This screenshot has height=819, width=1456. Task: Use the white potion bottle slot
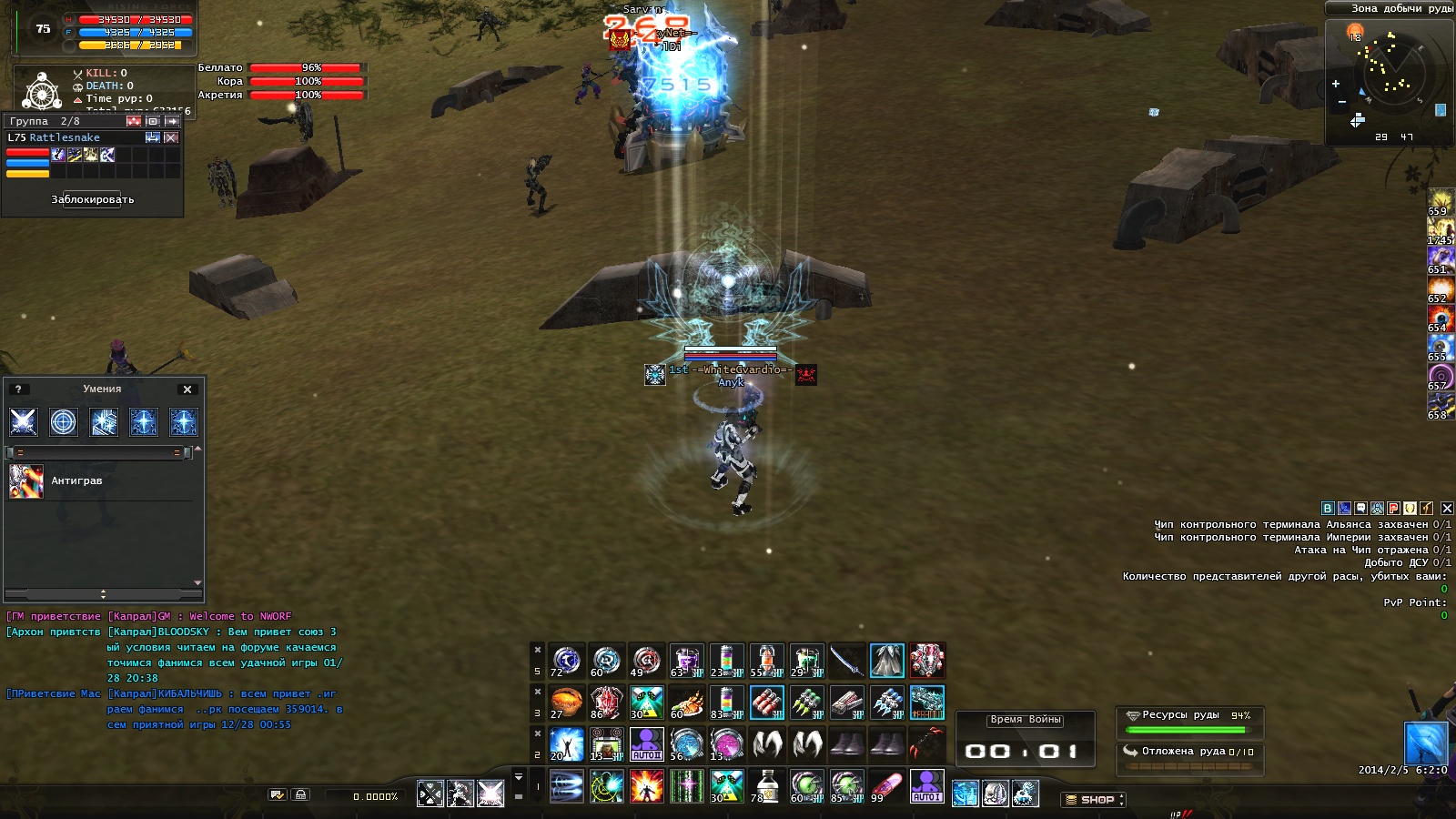pos(766,786)
